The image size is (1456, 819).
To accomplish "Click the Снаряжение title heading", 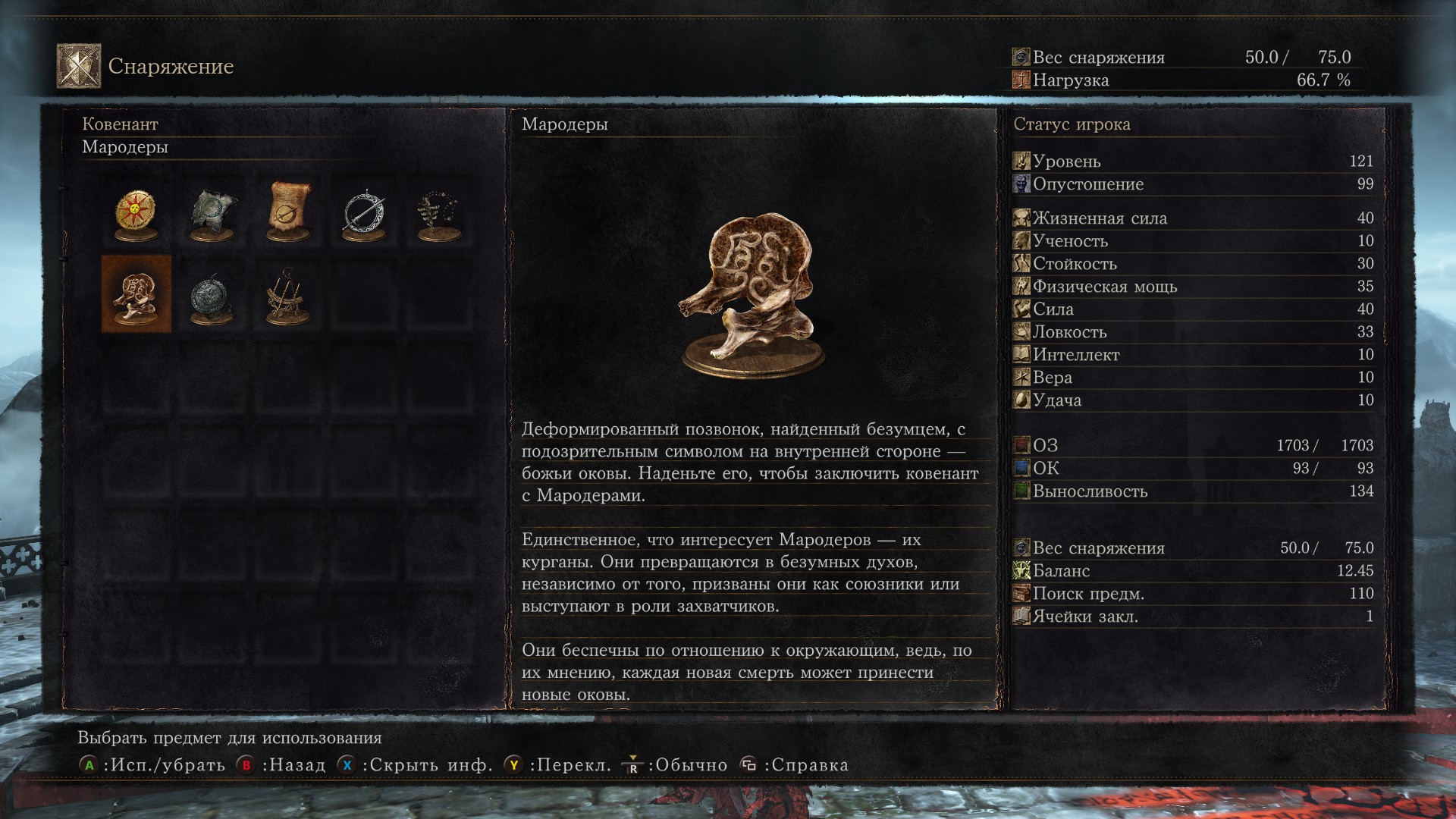I will coord(171,65).
